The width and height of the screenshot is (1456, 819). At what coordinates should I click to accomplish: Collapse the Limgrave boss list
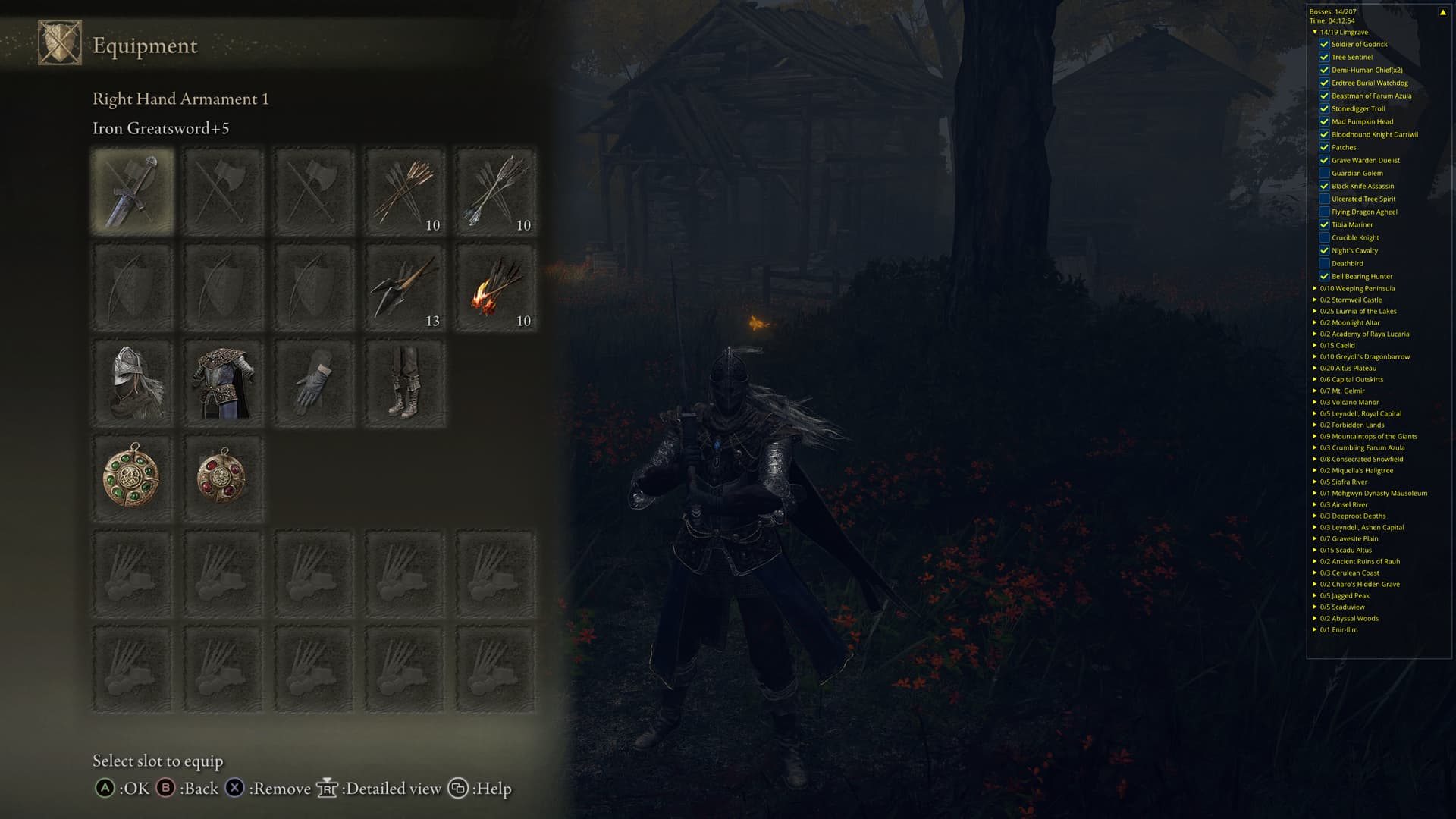pos(1315,32)
